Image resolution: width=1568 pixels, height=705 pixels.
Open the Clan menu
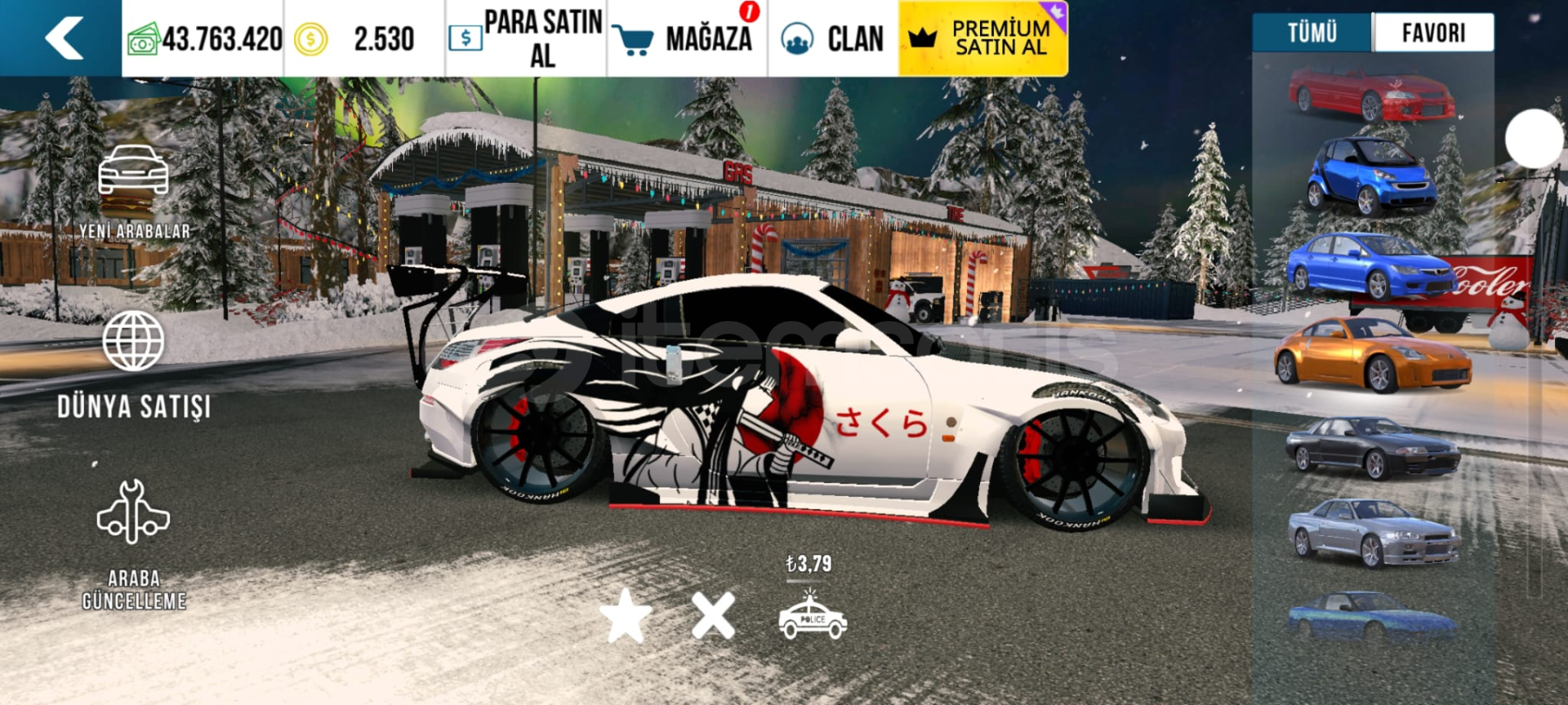tap(833, 38)
